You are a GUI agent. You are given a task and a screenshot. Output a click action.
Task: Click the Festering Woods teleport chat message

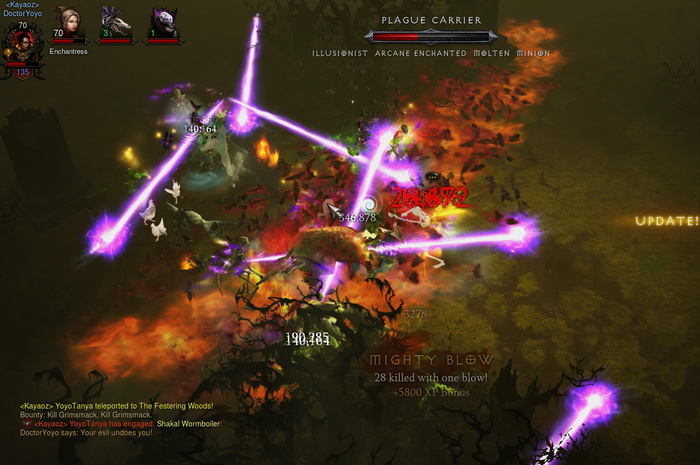pyautogui.click(x=117, y=405)
